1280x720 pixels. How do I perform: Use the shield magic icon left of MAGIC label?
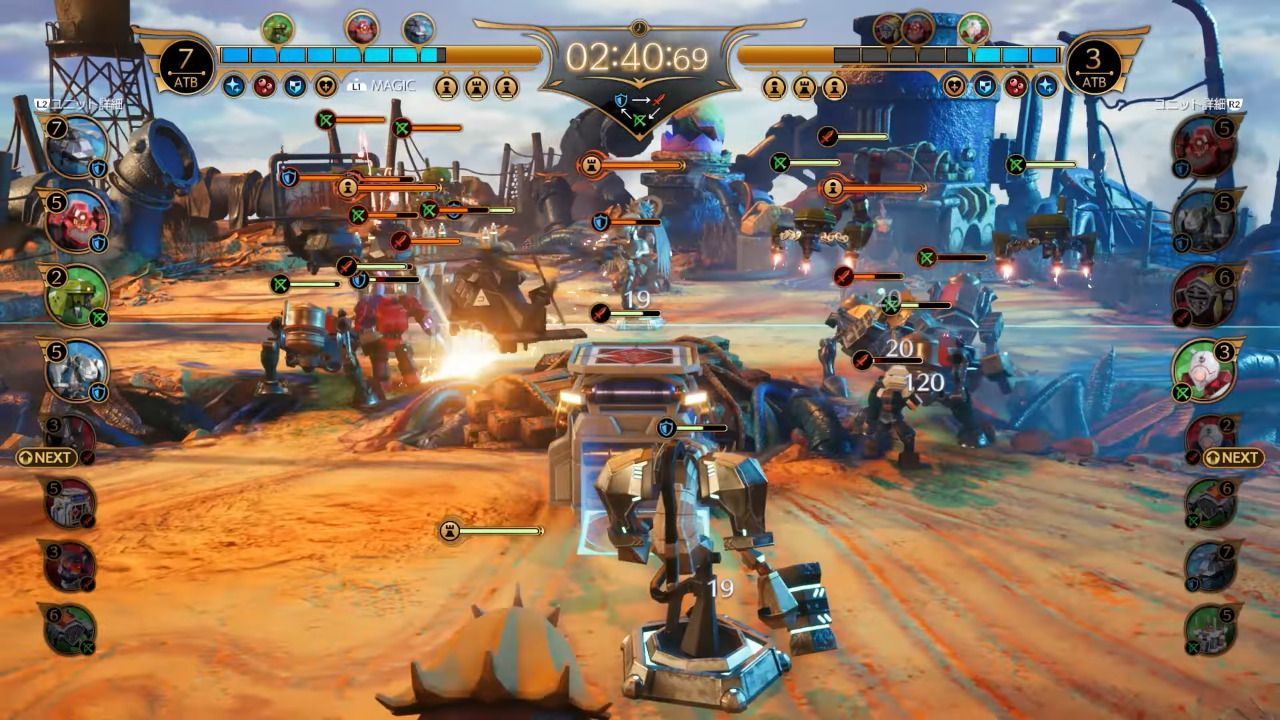click(295, 86)
